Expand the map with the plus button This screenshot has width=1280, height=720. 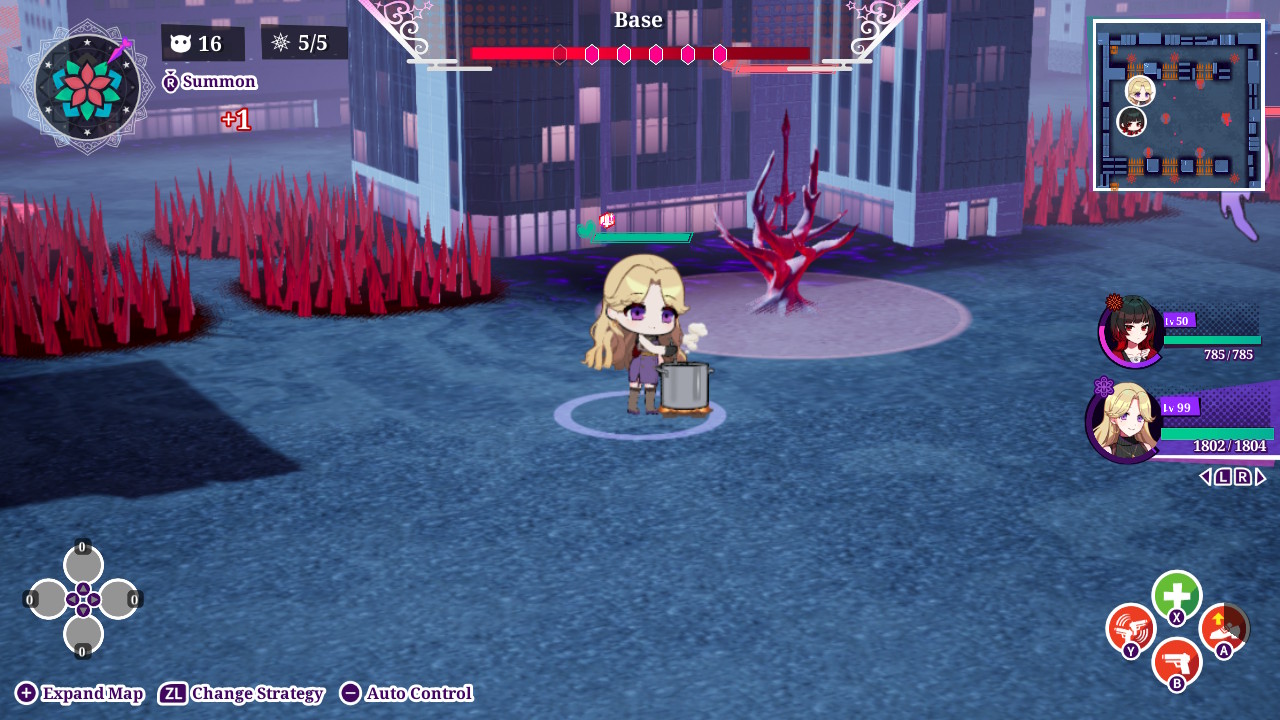(x=78, y=692)
